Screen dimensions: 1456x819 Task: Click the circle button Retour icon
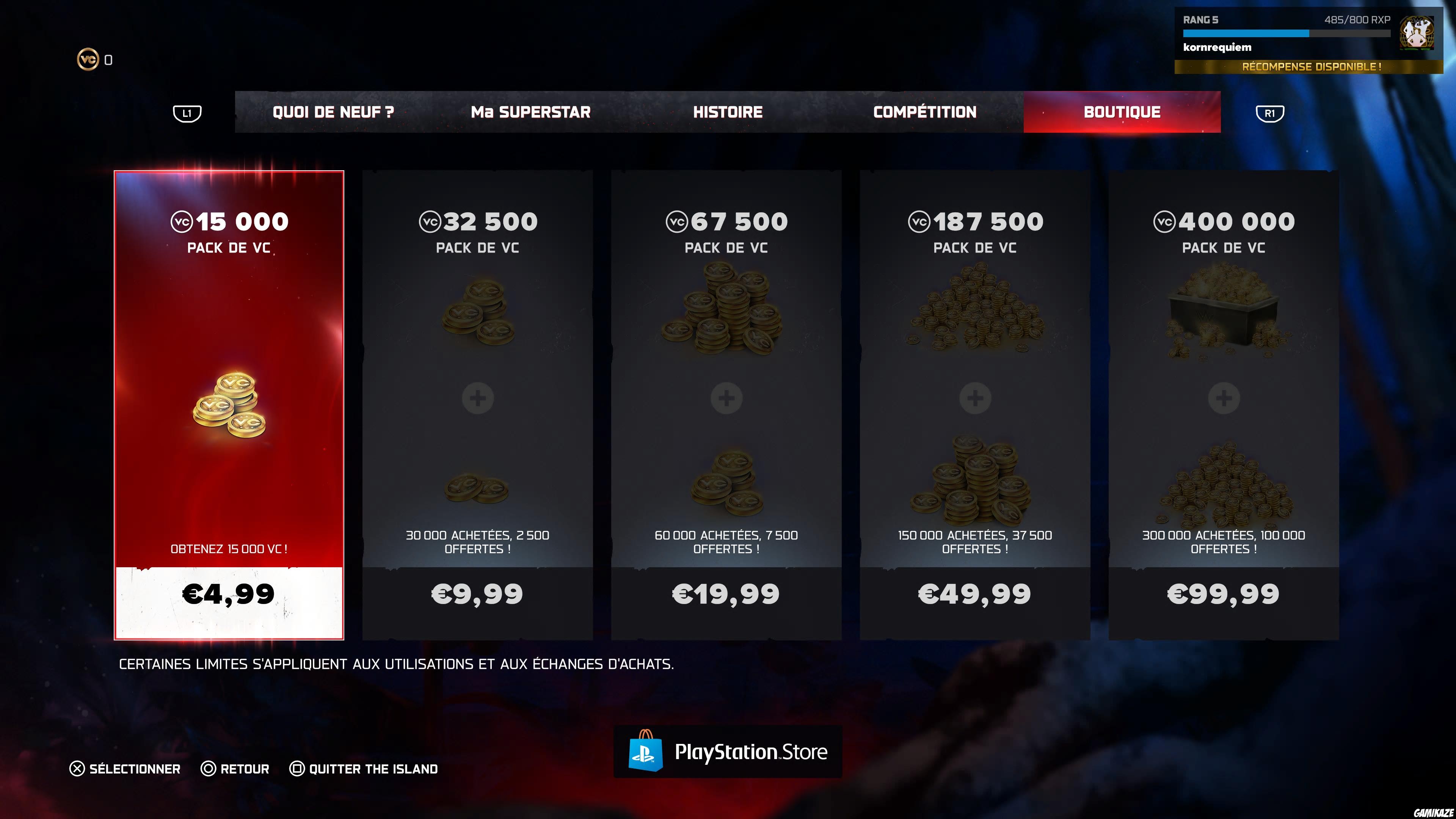click(x=209, y=769)
